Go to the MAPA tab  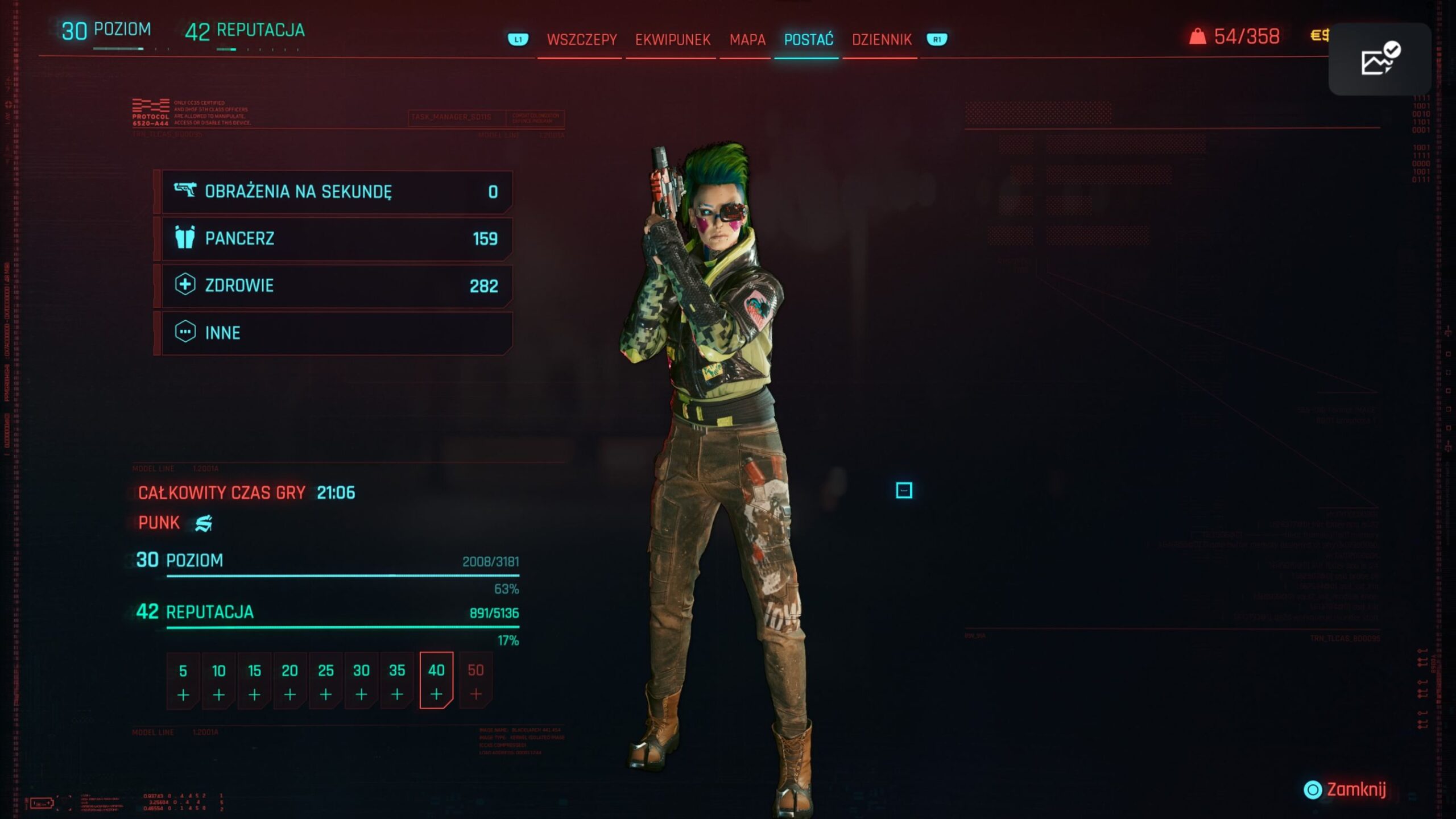tap(747, 40)
